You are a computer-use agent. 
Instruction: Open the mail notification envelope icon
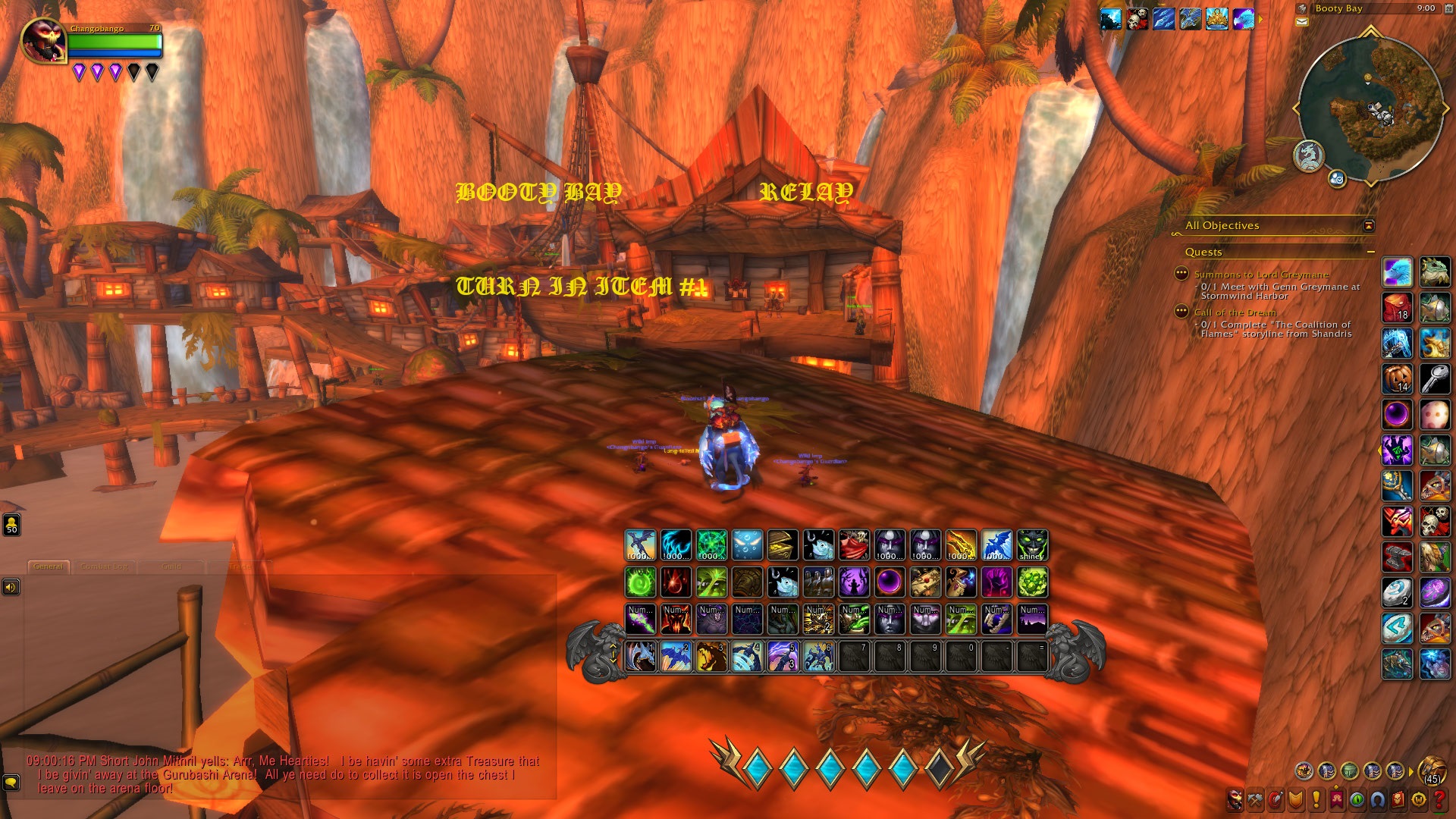[x=1302, y=22]
